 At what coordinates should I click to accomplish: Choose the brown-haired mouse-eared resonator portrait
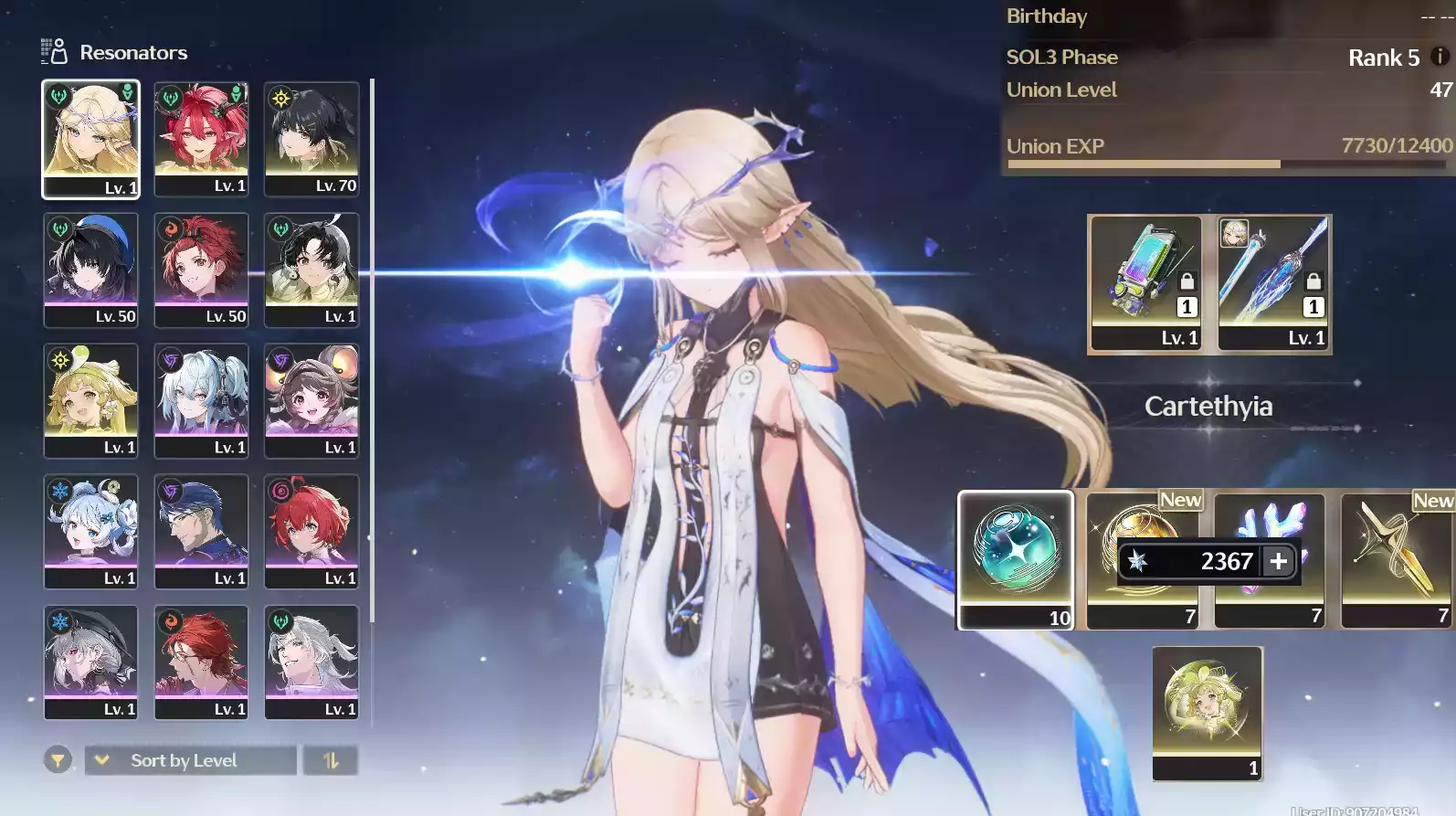[x=311, y=400]
